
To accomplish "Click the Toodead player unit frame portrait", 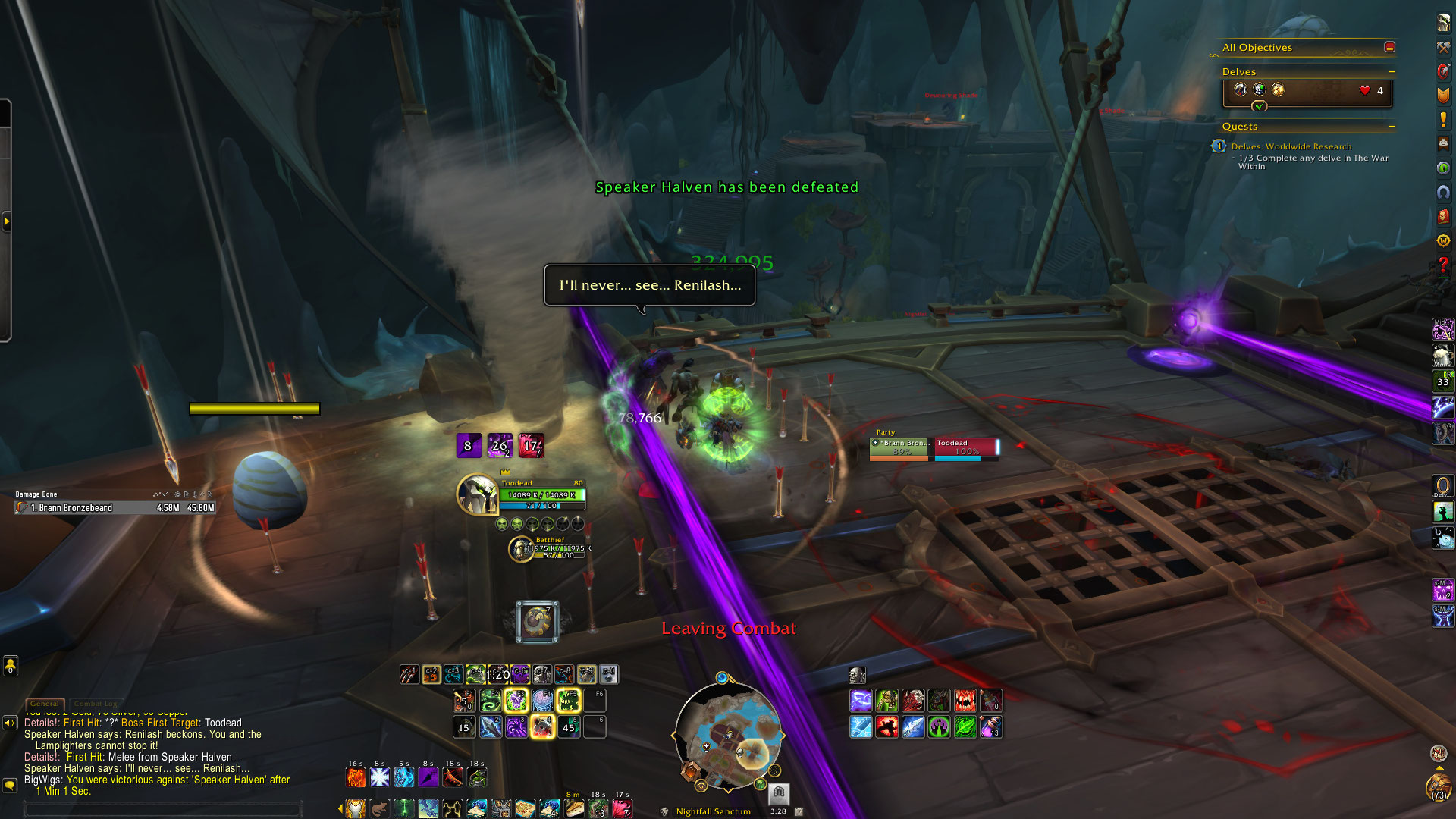I will point(477,494).
